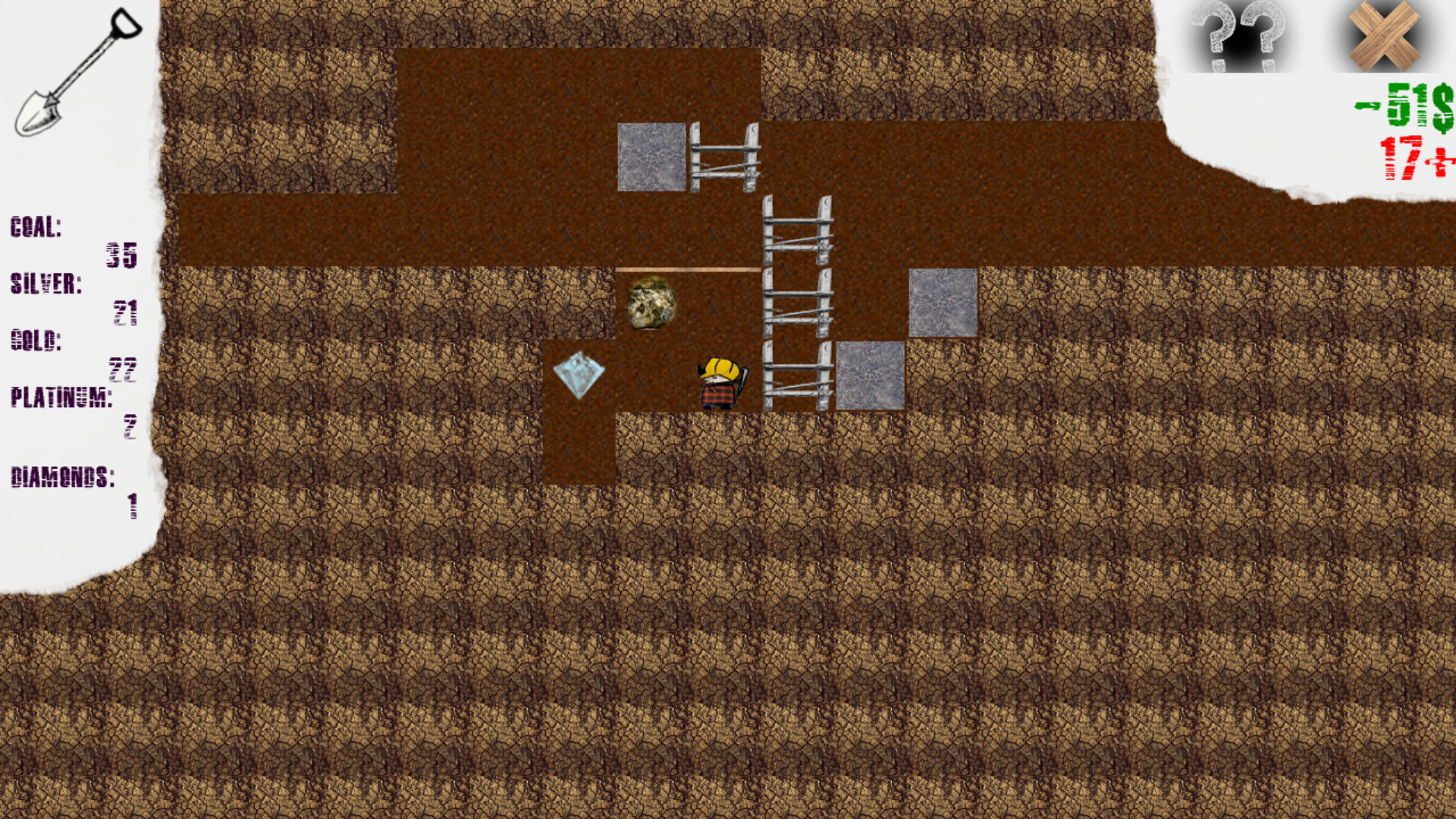Click the stone block right of the ladders
This screenshot has width=1456, height=819.
[942, 303]
